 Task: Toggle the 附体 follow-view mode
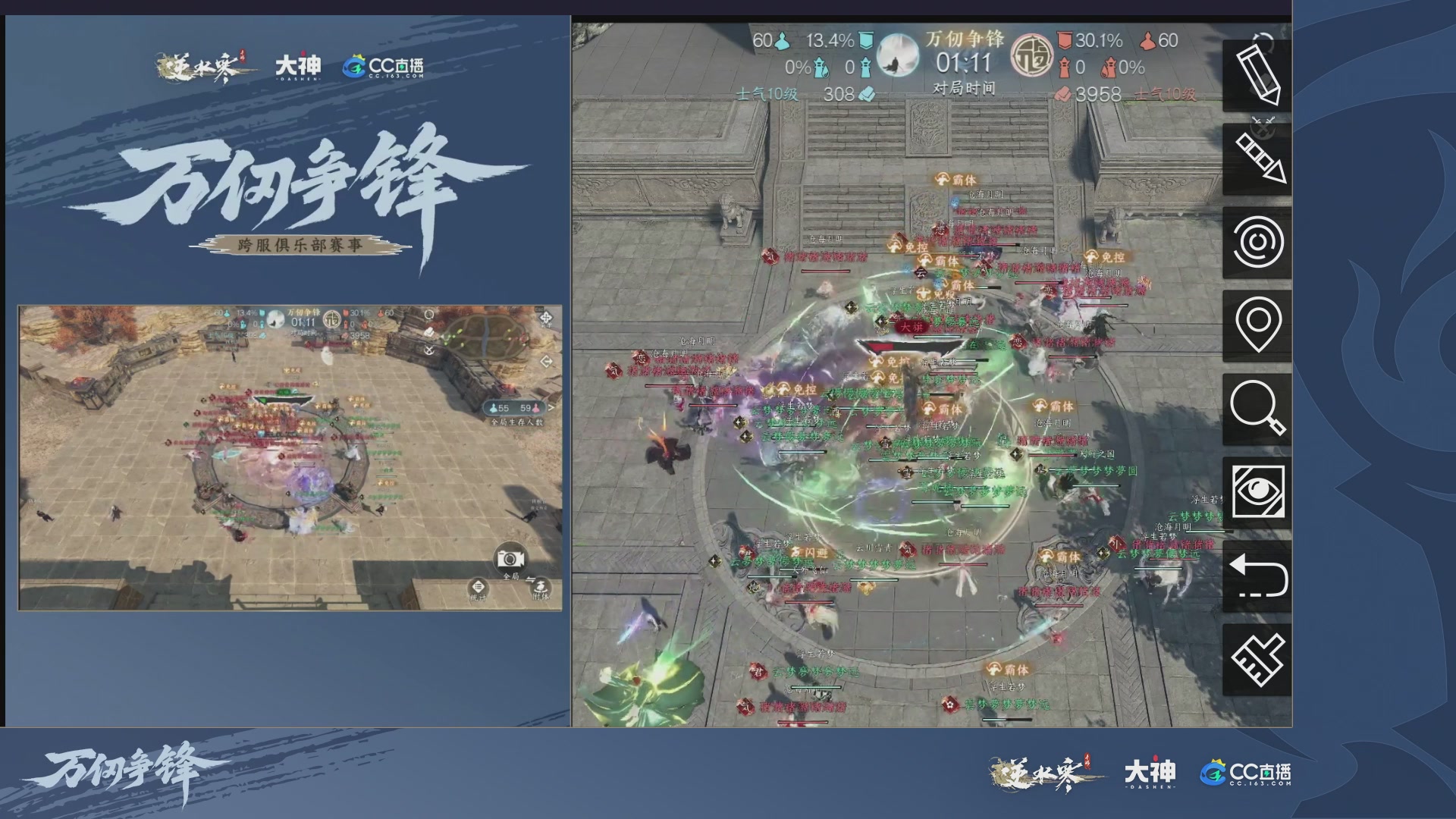540,587
